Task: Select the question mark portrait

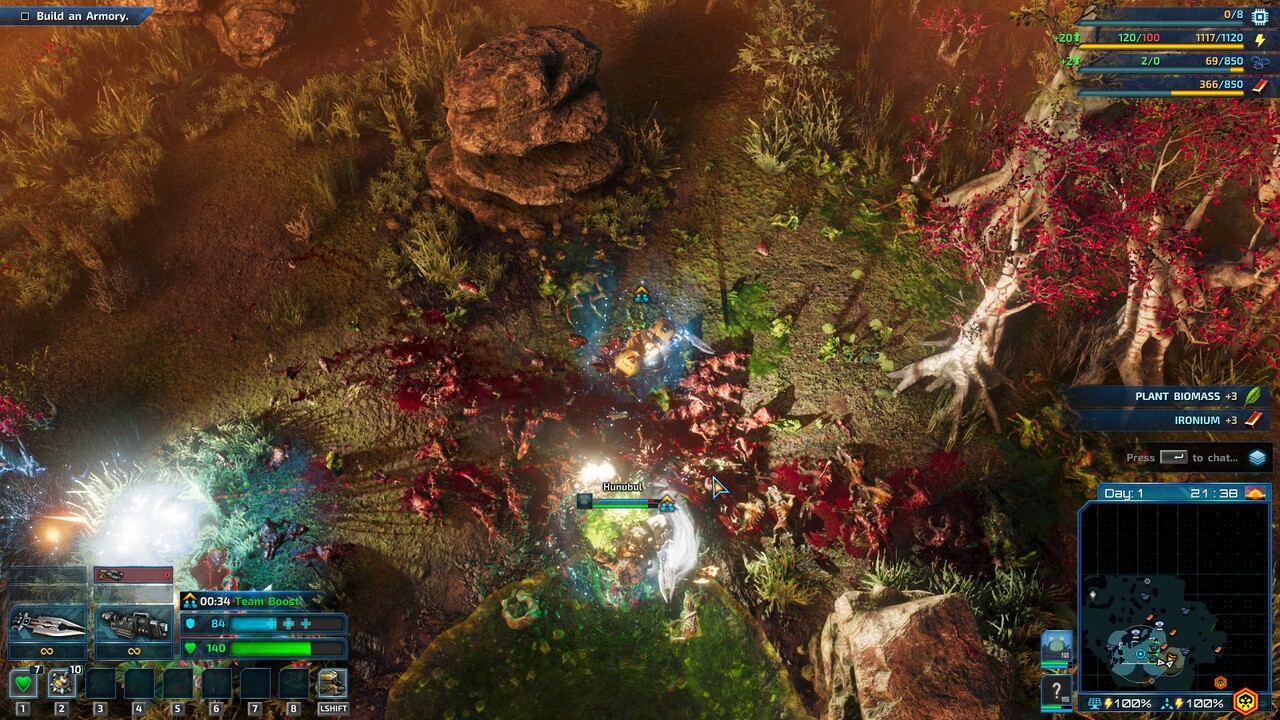Action: click(1056, 691)
